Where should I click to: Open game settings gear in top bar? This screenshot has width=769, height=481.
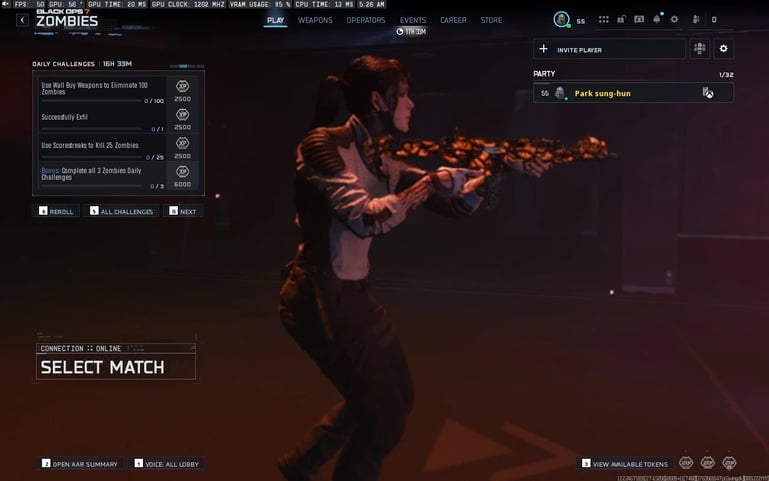click(x=674, y=19)
